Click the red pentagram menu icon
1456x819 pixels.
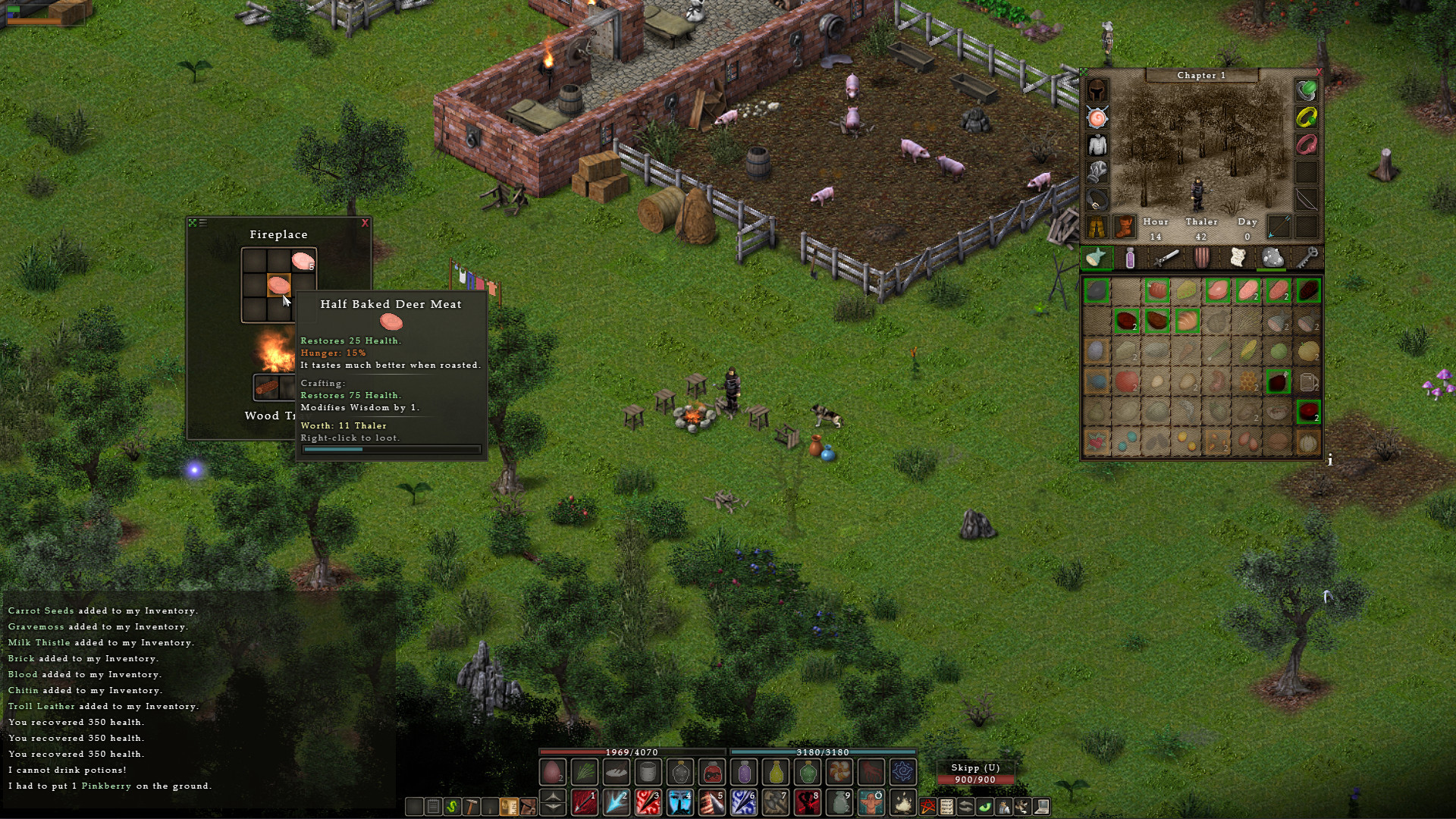pyautogui.click(x=927, y=807)
